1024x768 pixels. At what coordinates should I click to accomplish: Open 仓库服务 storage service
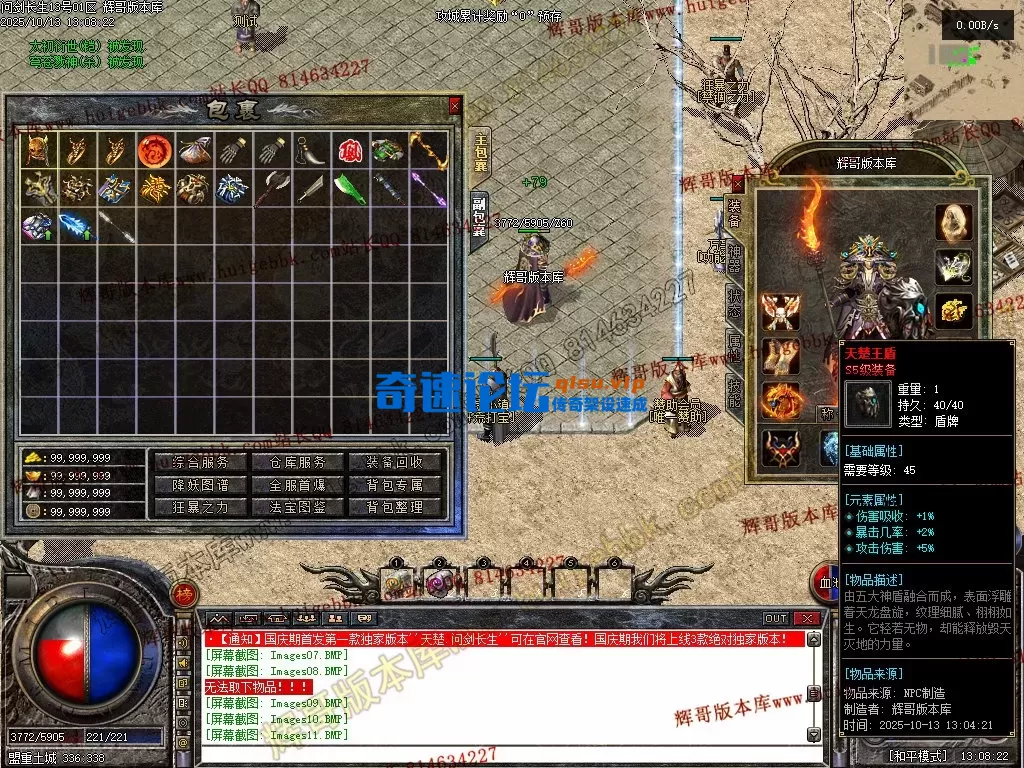point(298,462)
